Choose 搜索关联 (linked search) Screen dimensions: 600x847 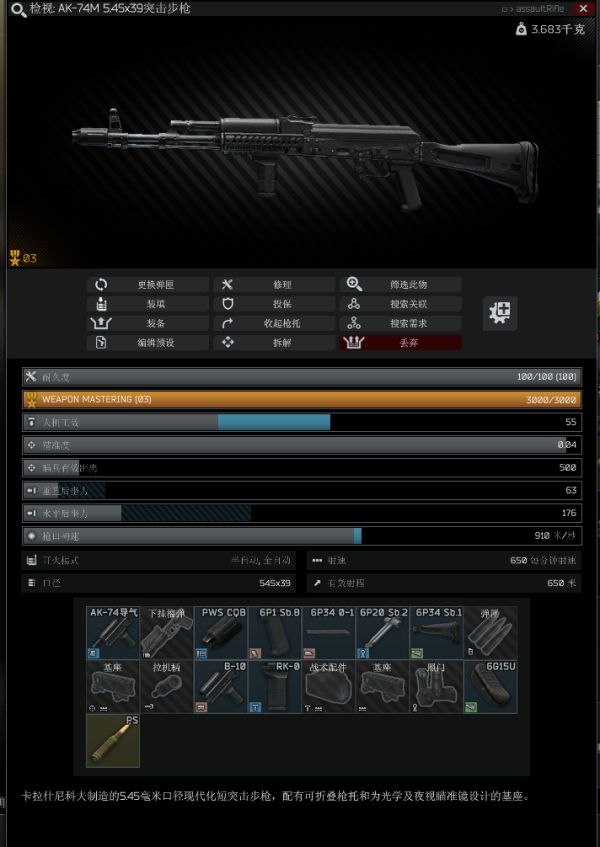pyautogui.click(x=400, y=304)
